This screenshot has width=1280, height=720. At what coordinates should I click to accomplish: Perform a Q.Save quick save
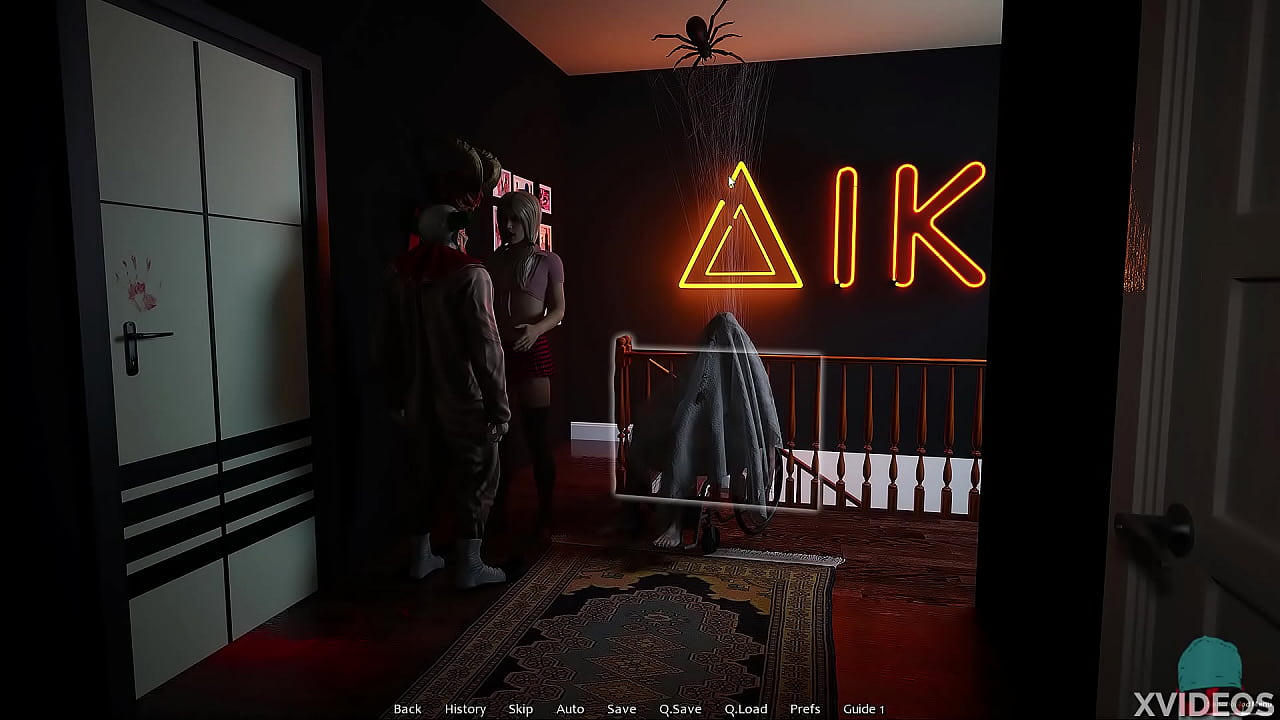pyautogui.click(x=679, y=708)
